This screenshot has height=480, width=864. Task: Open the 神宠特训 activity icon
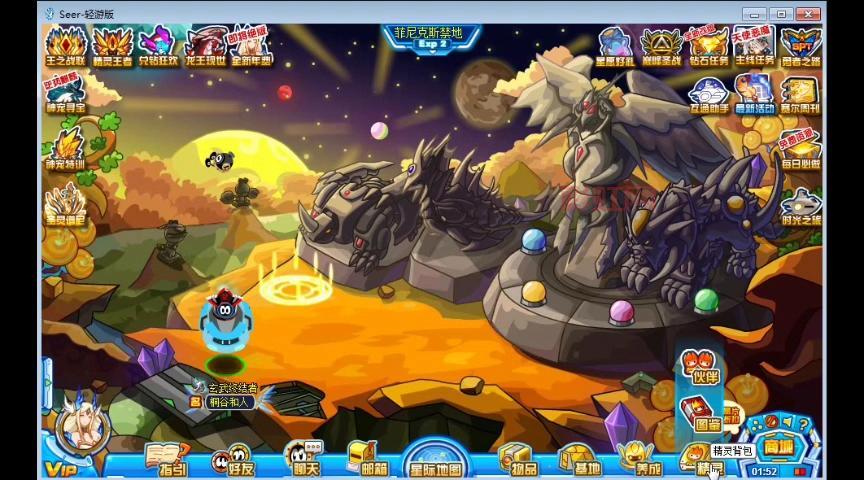65,148
